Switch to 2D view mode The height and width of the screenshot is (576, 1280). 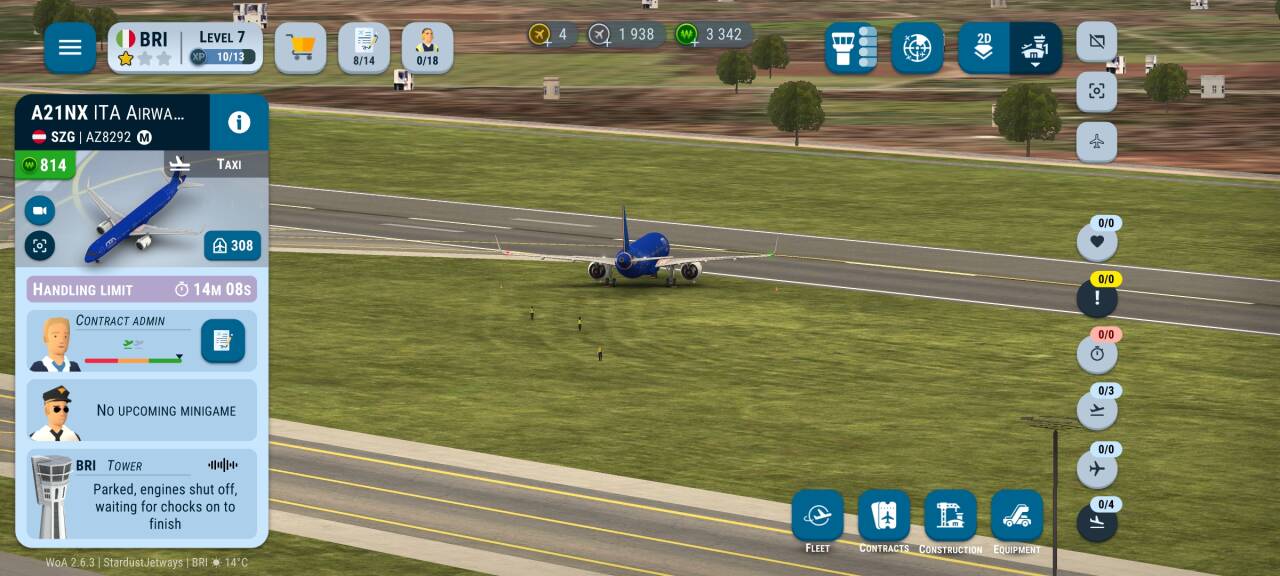point(984,47)
